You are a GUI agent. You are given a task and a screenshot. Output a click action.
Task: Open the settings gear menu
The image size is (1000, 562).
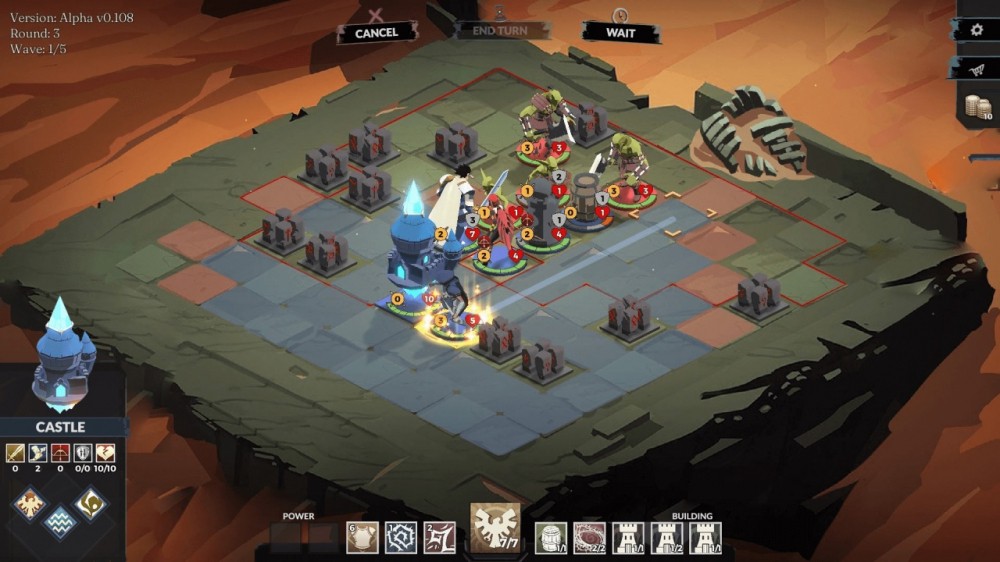coord(977,30)
